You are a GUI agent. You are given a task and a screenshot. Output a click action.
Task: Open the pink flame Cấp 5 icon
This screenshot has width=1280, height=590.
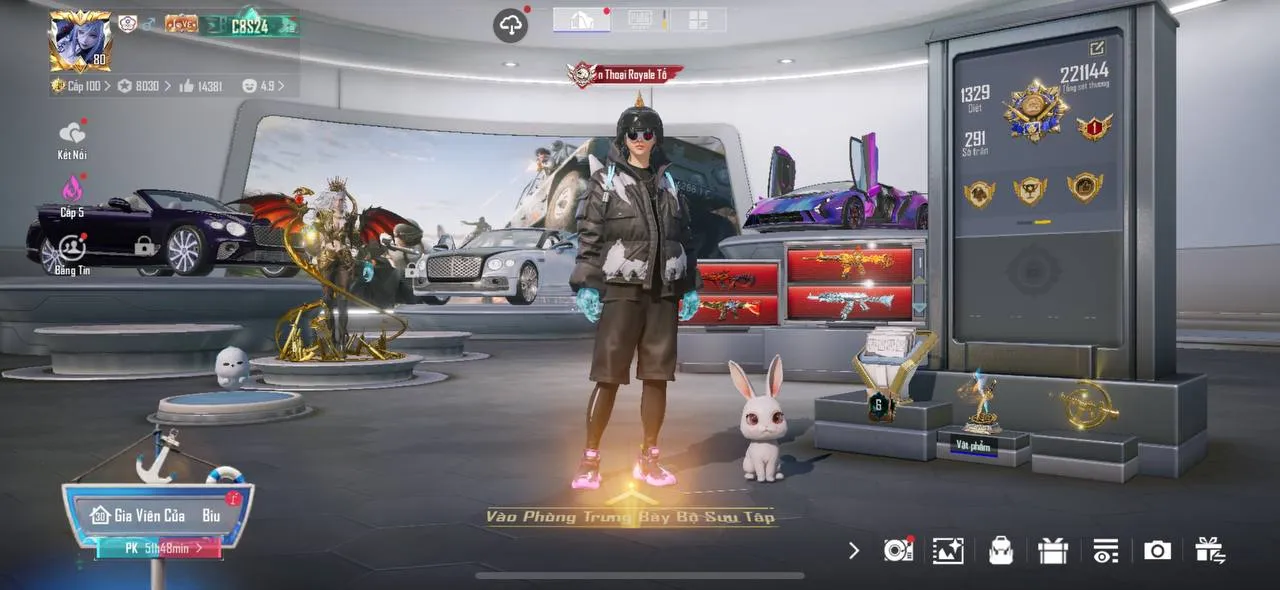point(72,190)
